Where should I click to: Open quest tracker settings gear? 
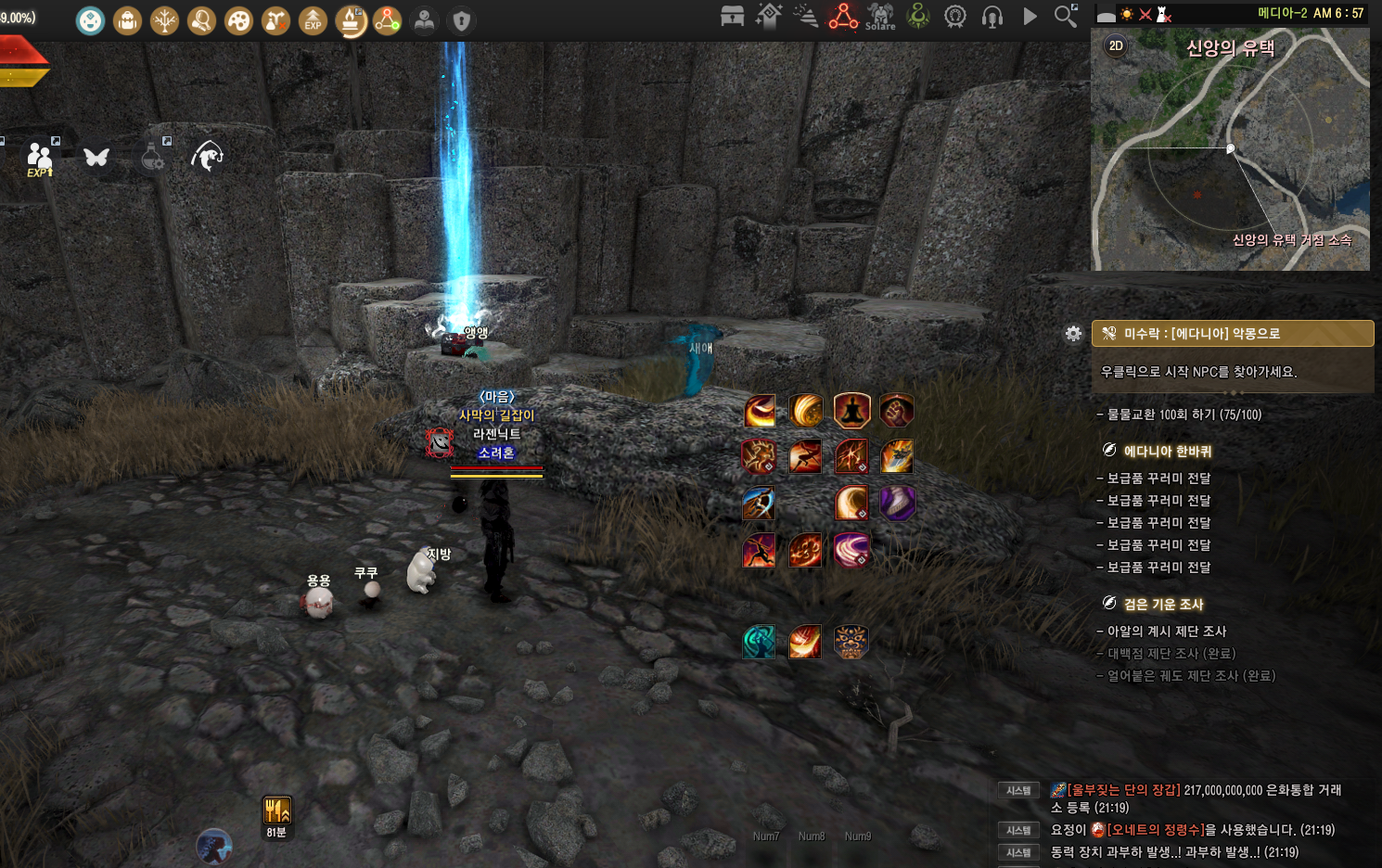pyautogui.click(x=1073, y=334)
